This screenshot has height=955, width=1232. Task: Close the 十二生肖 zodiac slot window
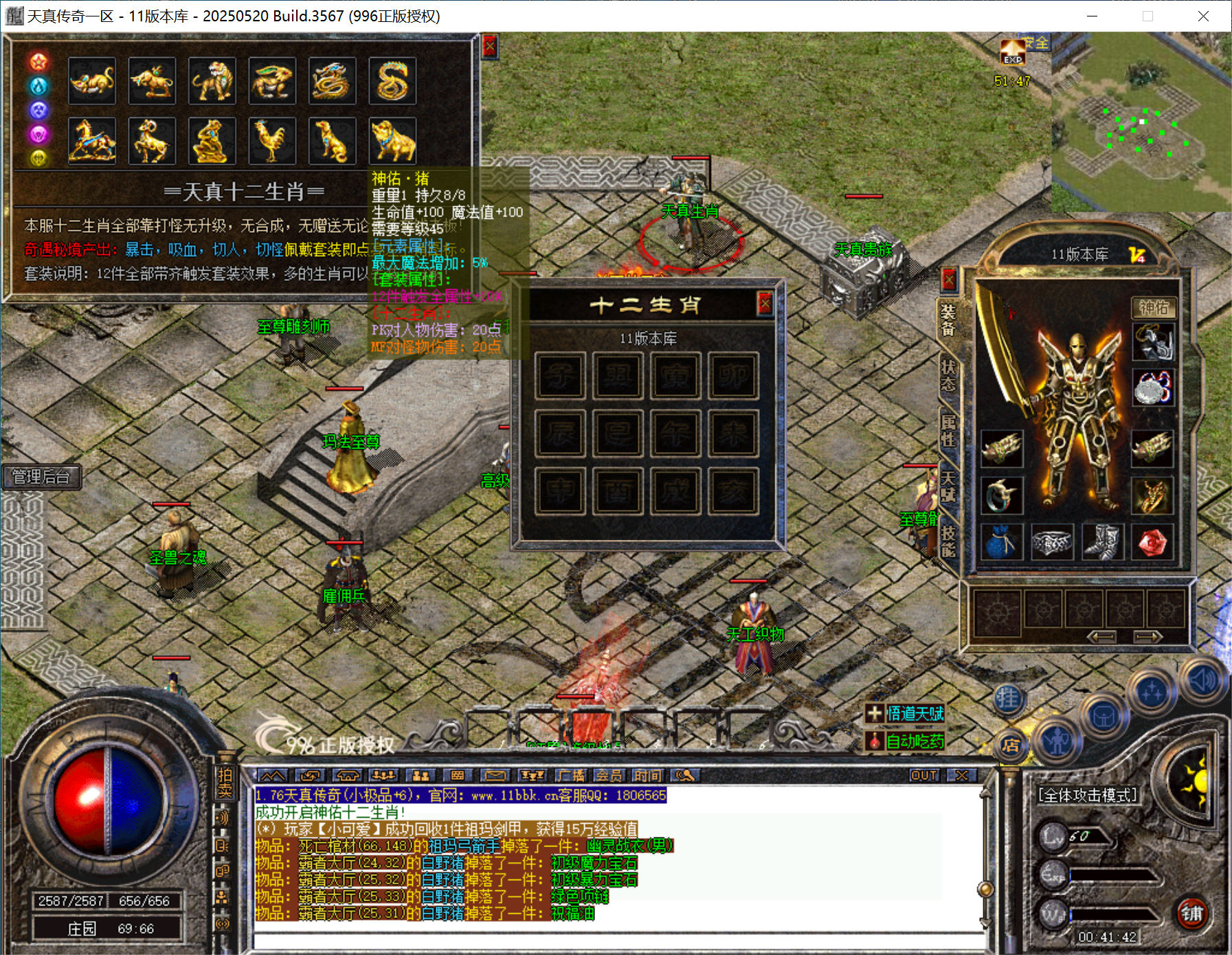coord(765,303)
